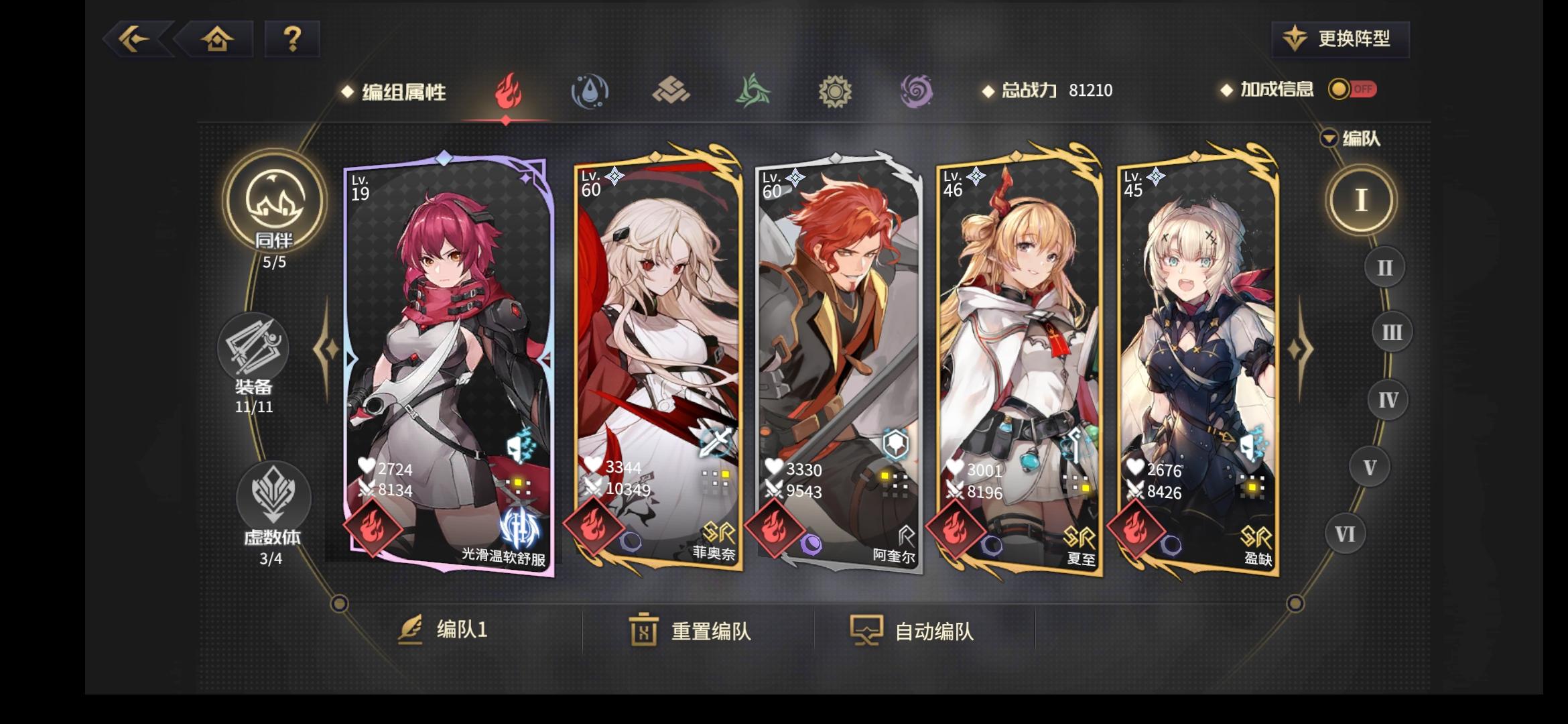The height and width of the screenshot is (724, 1568).
Task: Select the water element filter icon
Action: (x=589, y=92)
